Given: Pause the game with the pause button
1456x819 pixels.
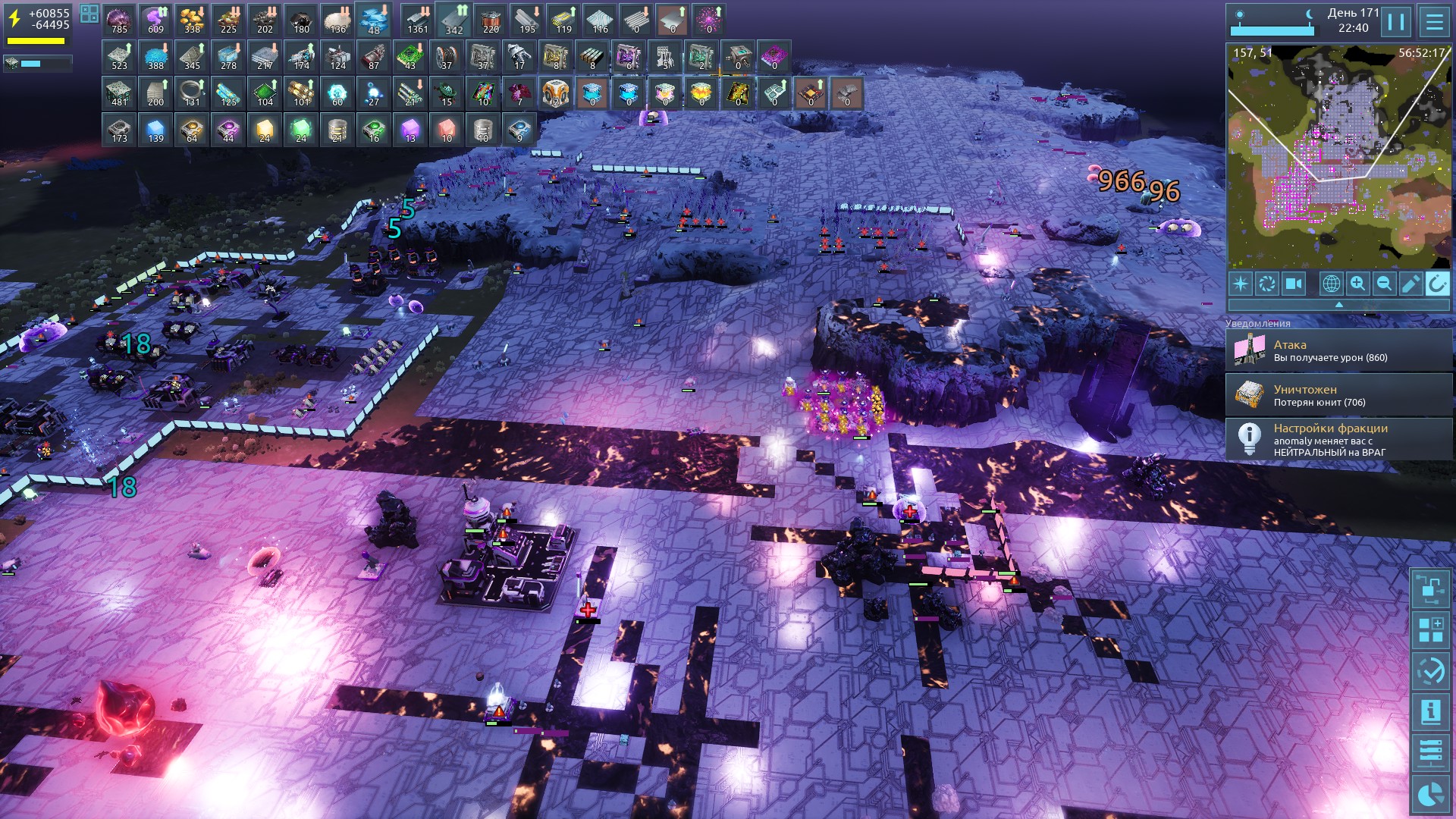Looking at the screenshot, I should coord(1396,21).
